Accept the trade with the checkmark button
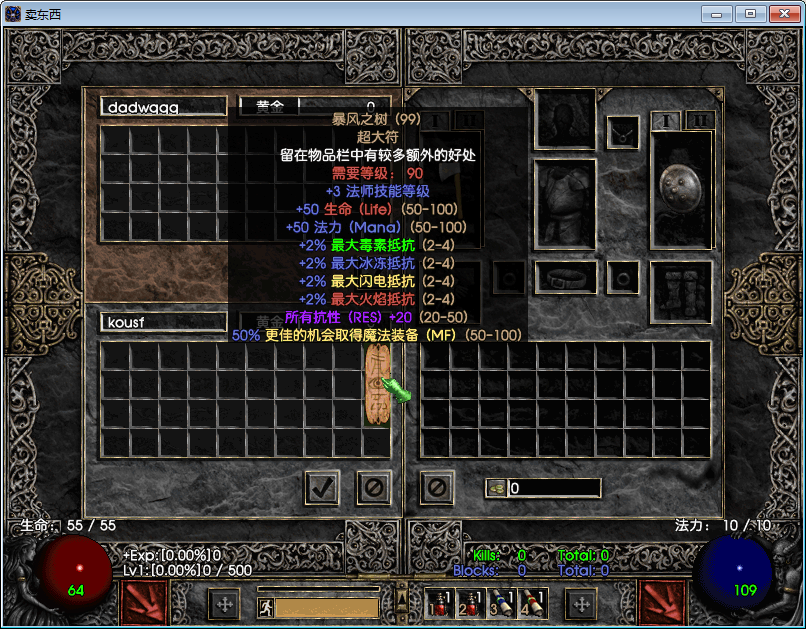The height and width of the screenshot is (629, 806). (321, 488)
